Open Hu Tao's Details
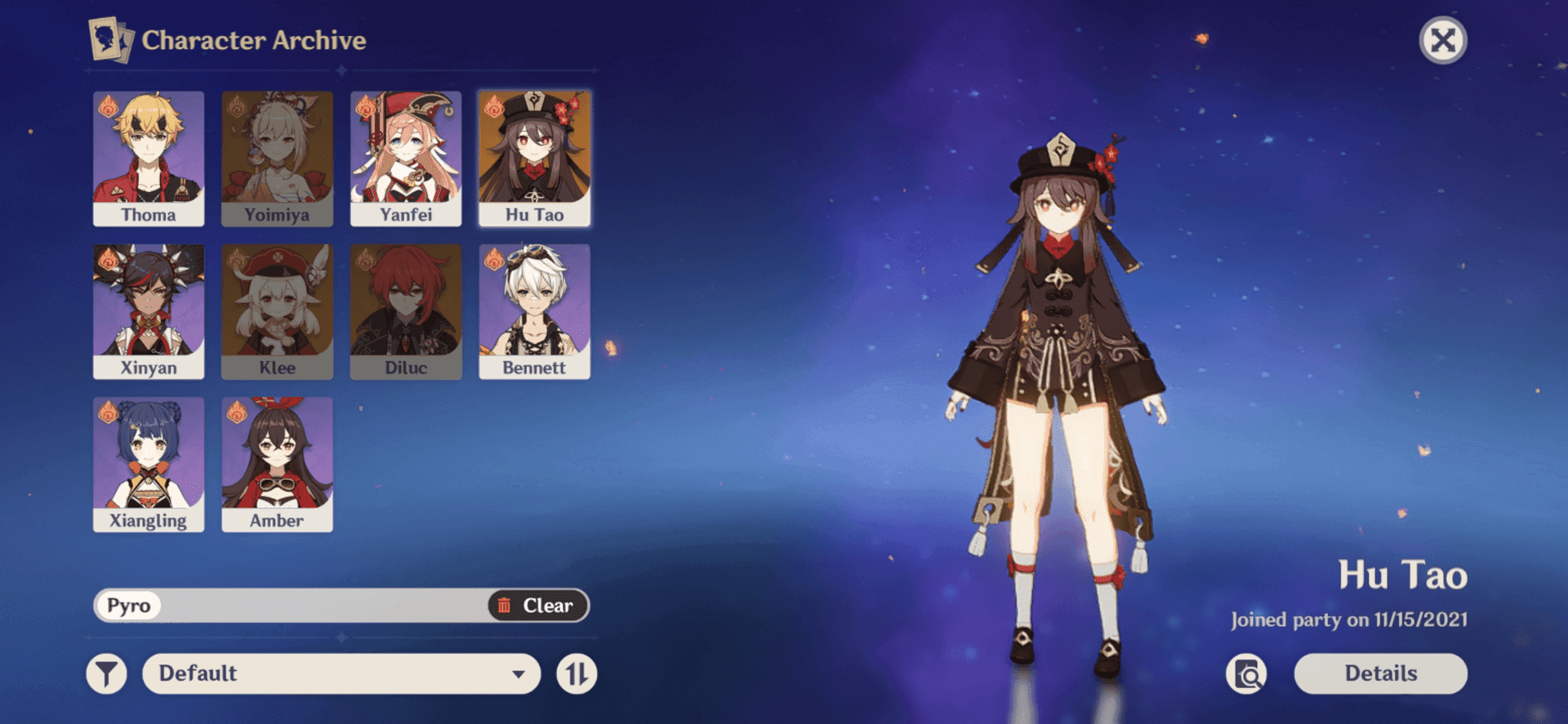1568x724 pixels. pos(1380,674)
